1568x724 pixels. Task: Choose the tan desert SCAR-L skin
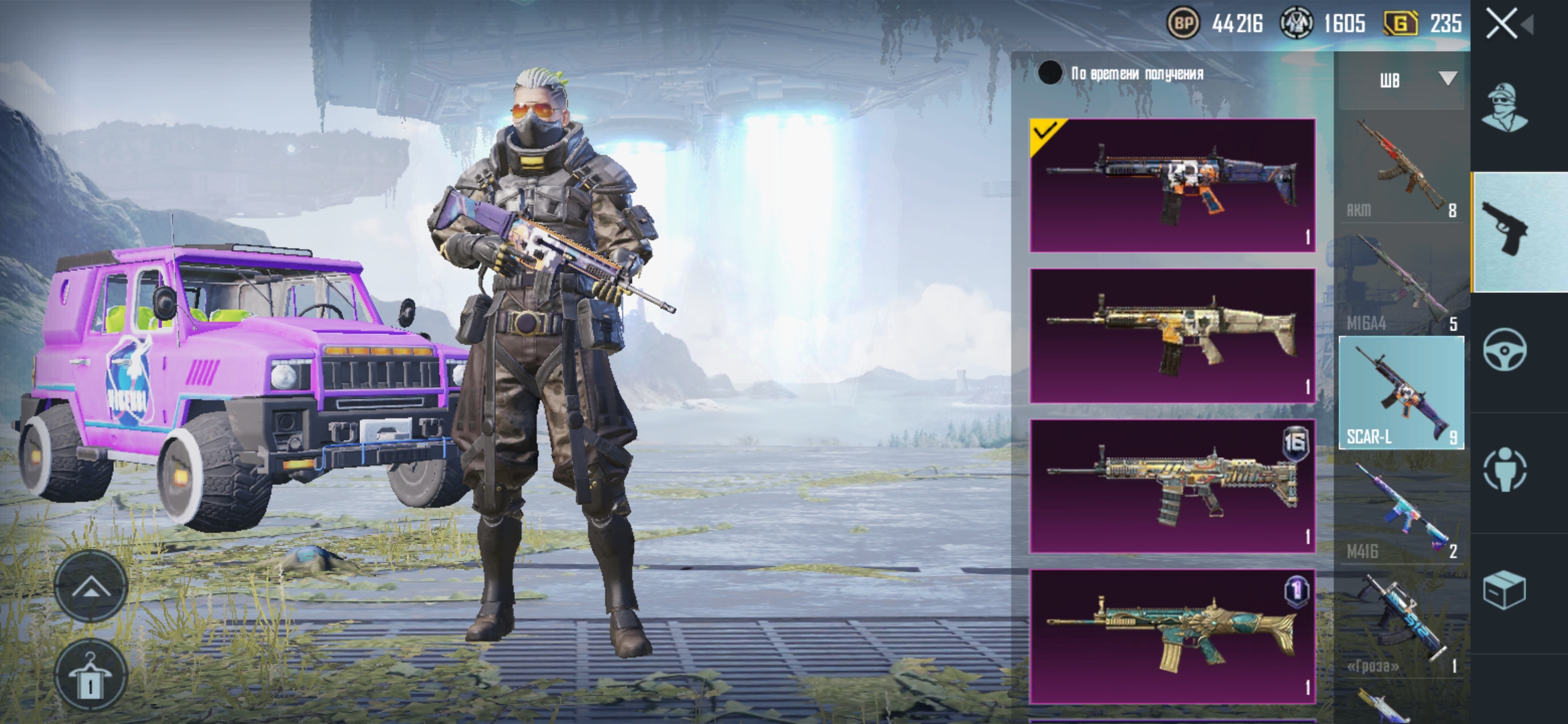point(1173,336)
